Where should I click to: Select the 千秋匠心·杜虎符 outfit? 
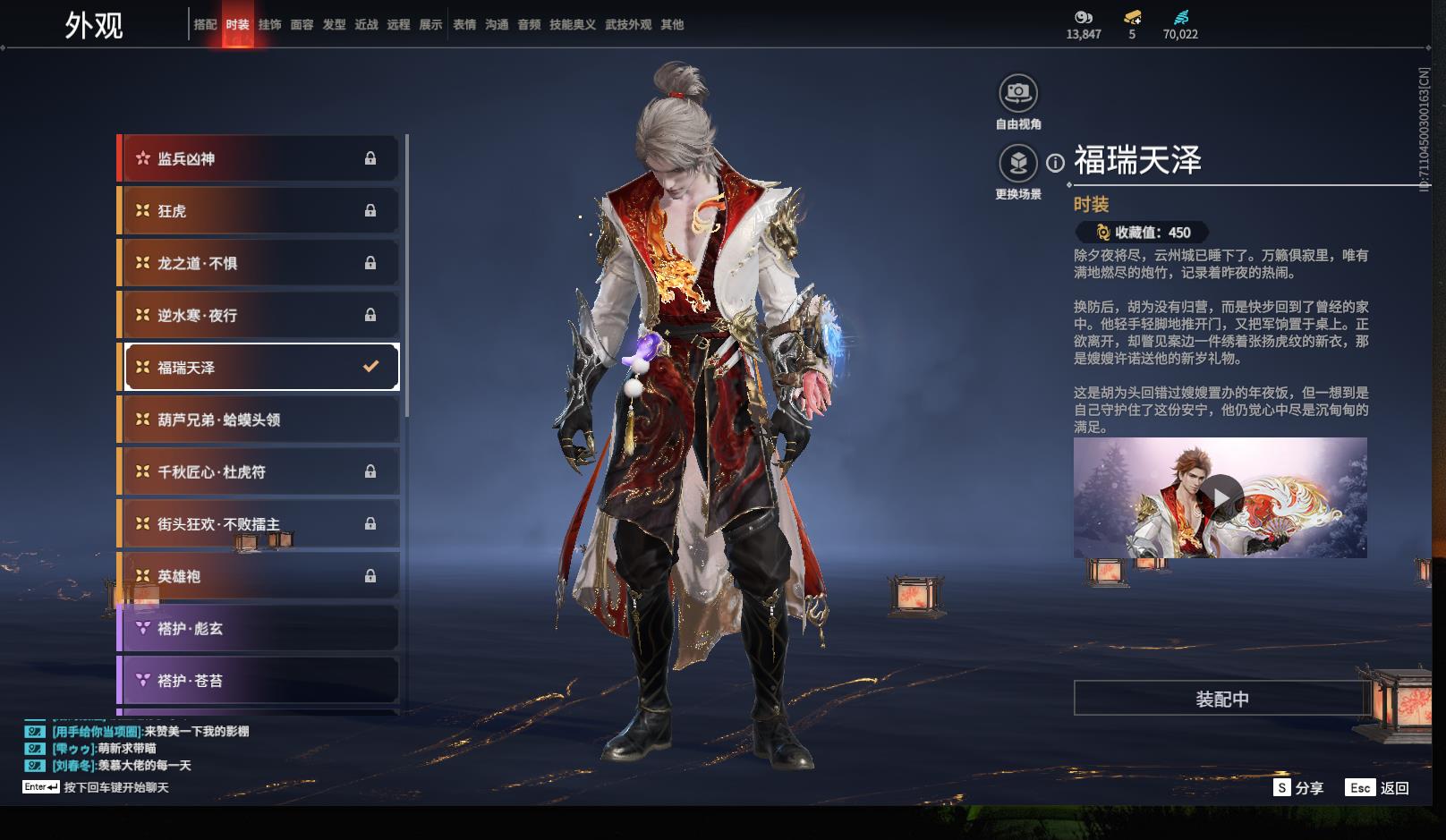point(259,471)
